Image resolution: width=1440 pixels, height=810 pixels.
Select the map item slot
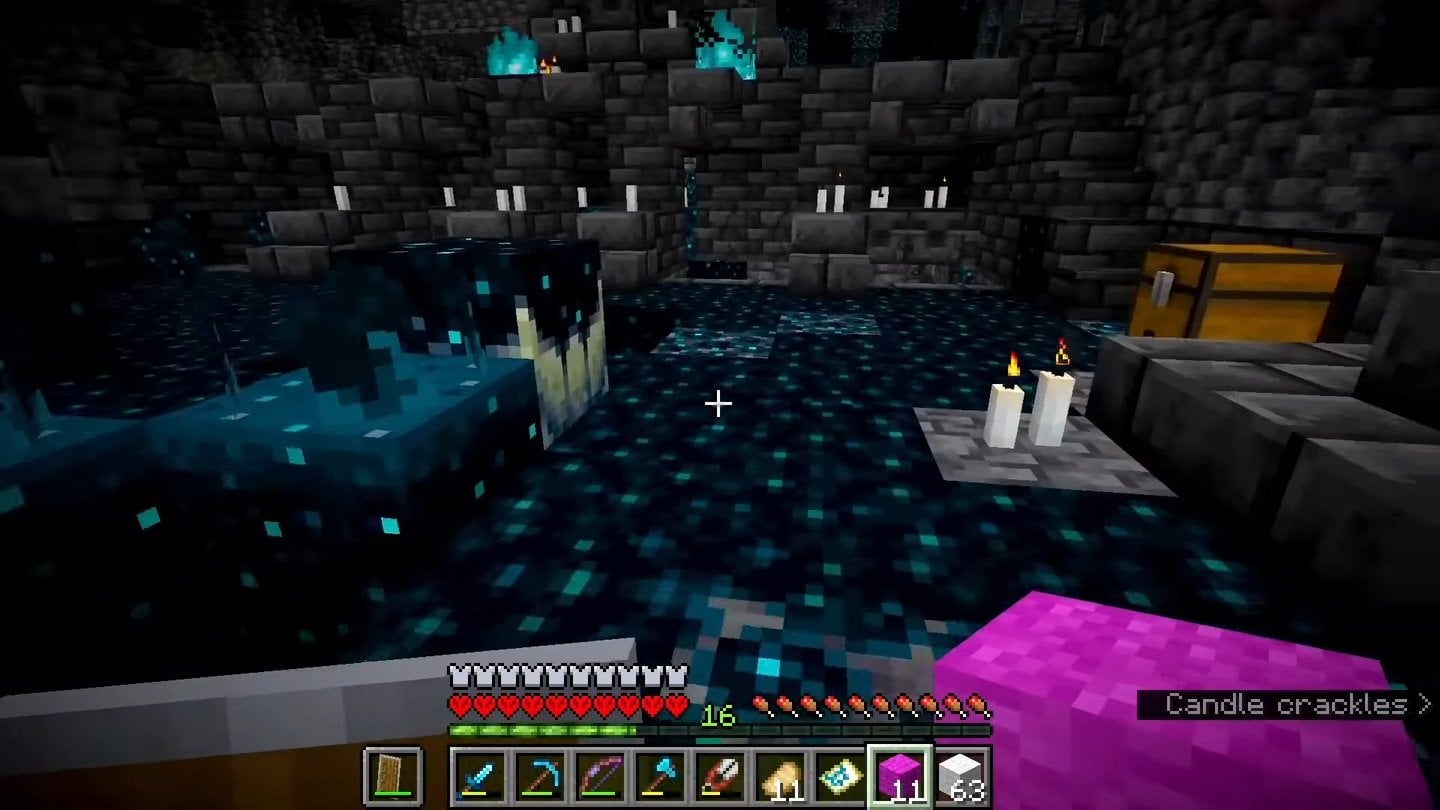(840, 777)
